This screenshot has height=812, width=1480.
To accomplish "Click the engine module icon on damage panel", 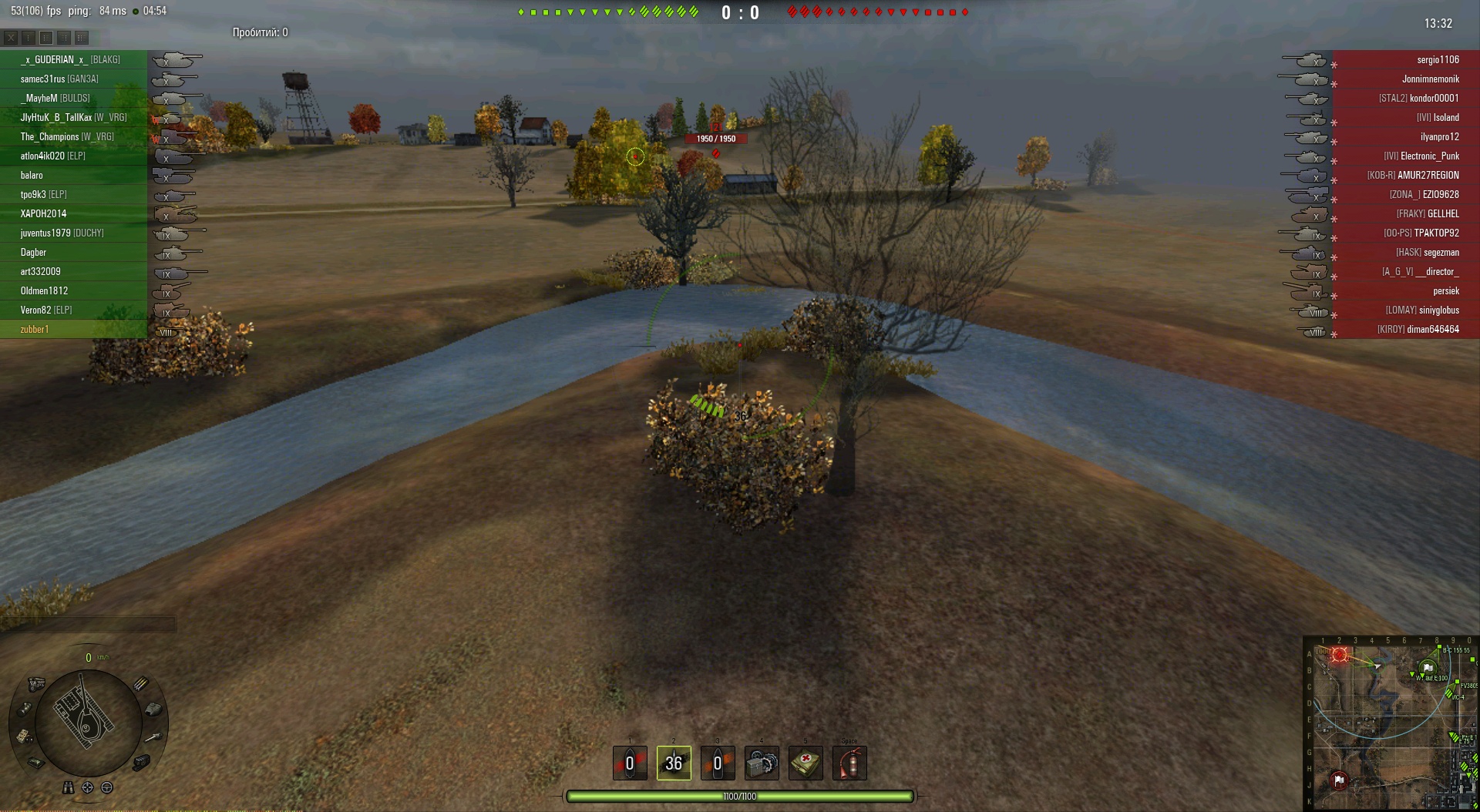I will (x=36, y=683).
